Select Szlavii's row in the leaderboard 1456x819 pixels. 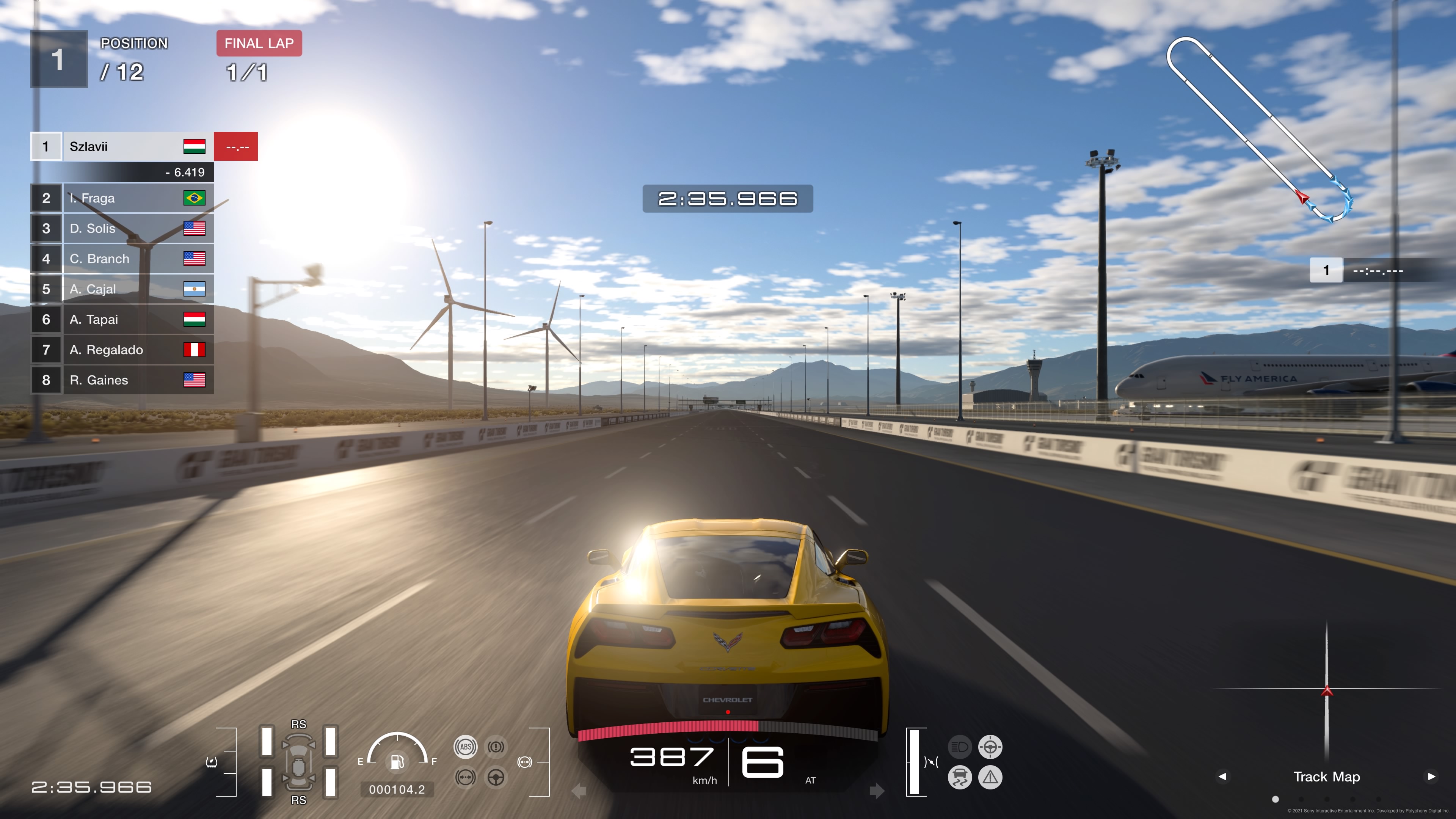[x=121, y=146]
